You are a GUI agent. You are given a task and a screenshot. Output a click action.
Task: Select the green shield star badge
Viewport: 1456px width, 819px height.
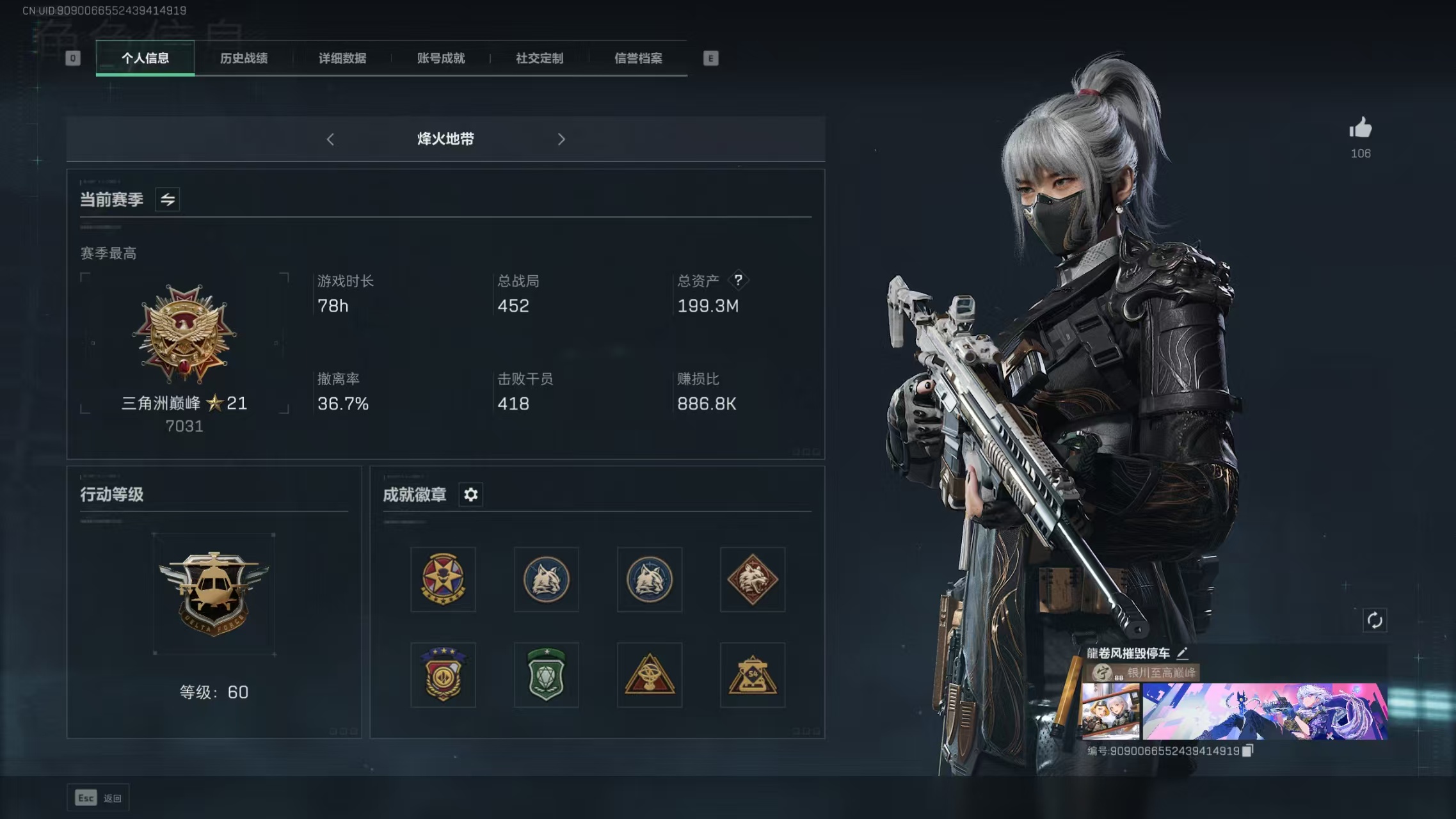click(x=547, y=675)
